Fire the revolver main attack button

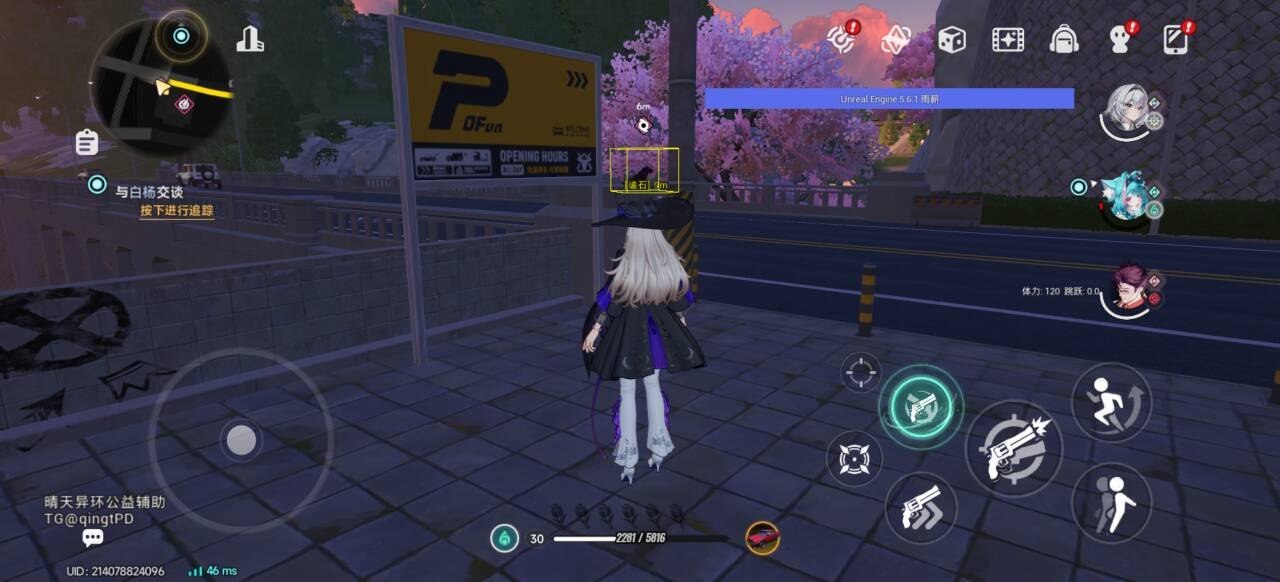(1012, 449)
